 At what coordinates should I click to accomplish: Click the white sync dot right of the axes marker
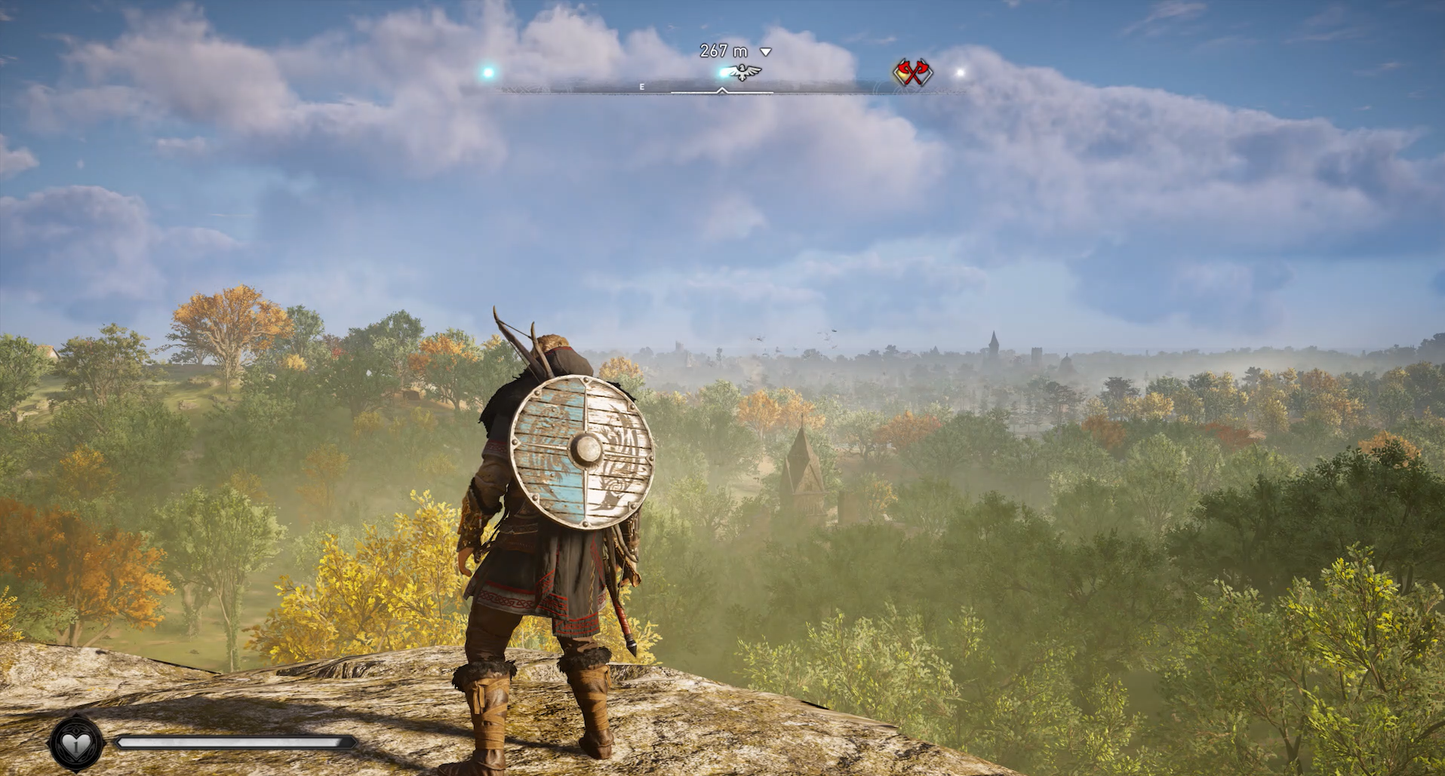960,72
